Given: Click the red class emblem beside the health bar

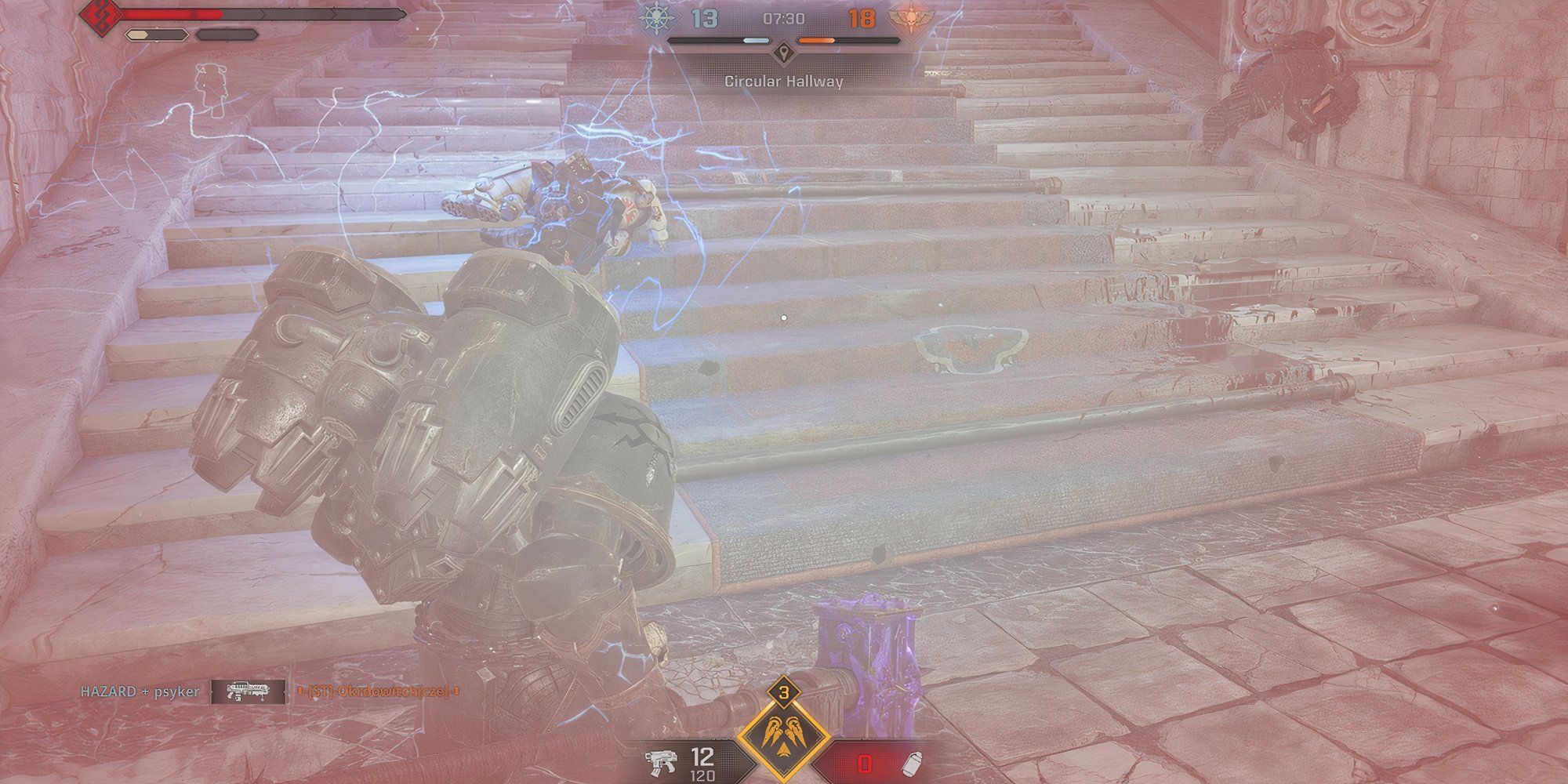Looking at the screenshot, I should pyautogui.click(x=102, y=14).
